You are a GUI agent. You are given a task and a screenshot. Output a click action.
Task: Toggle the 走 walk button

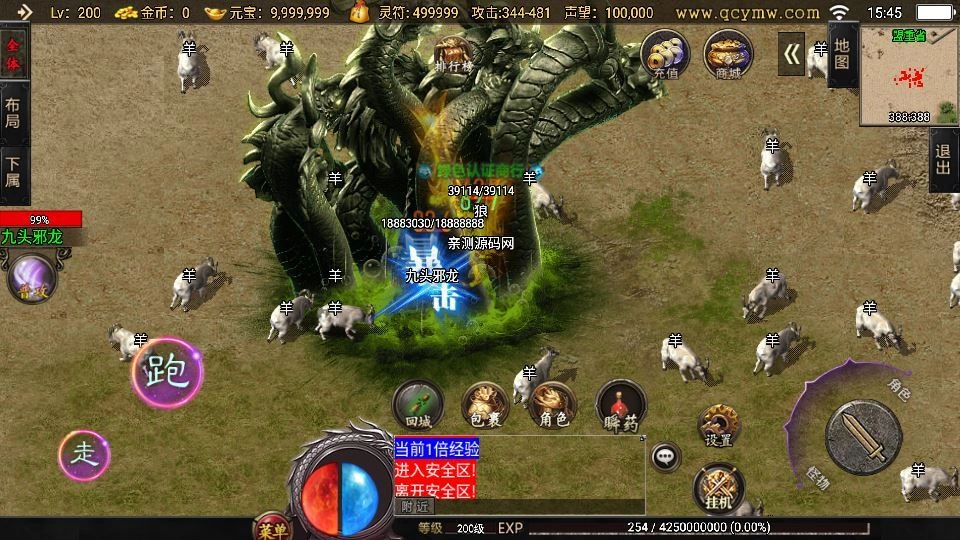(x=84, y=455)
